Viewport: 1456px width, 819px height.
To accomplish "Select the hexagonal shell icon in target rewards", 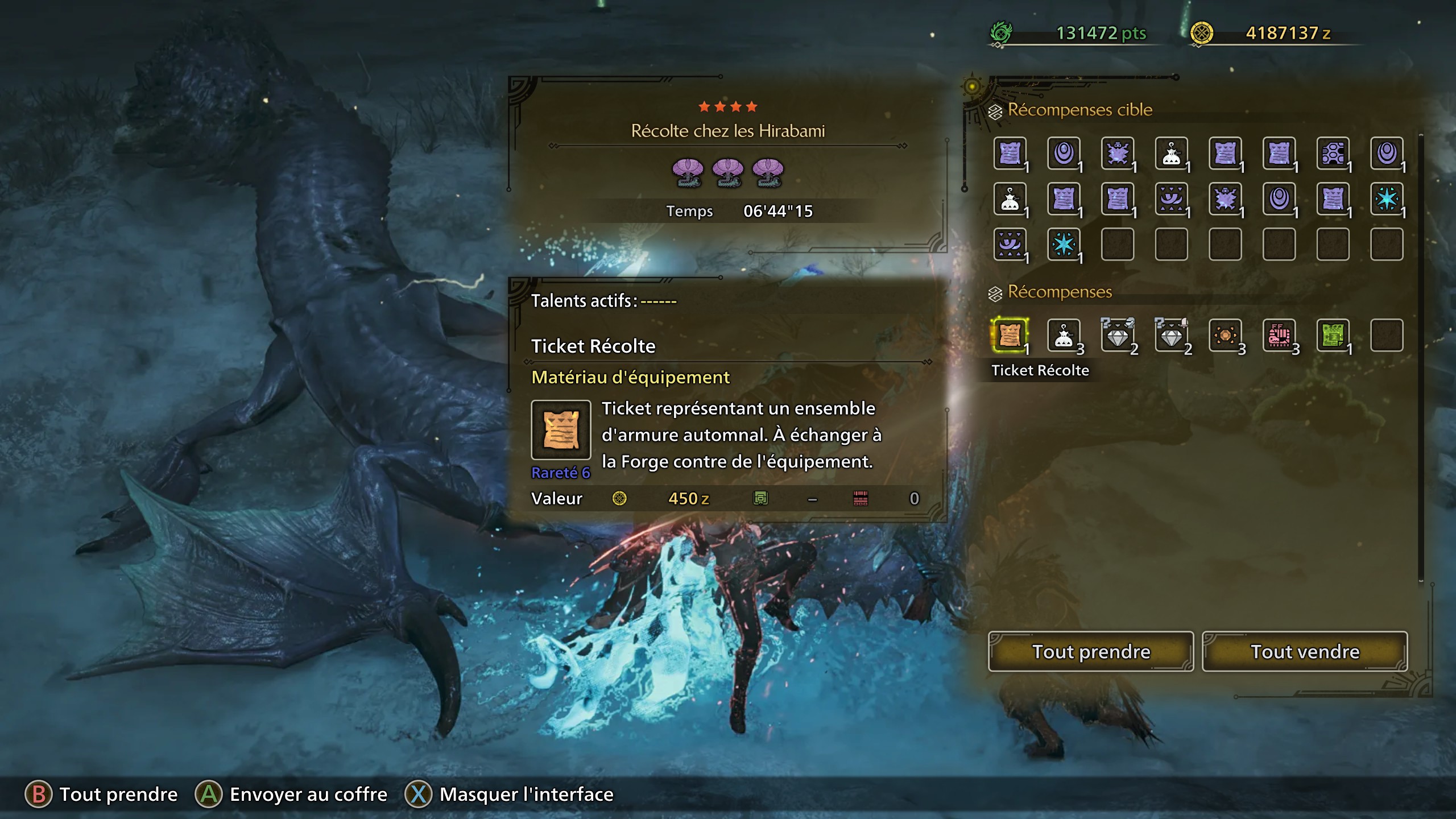I will [1334, 154].
